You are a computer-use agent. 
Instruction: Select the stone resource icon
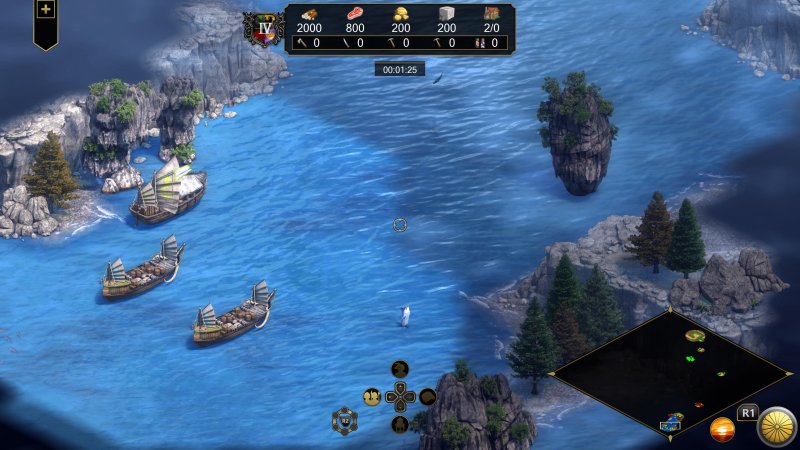click(446, 13)
